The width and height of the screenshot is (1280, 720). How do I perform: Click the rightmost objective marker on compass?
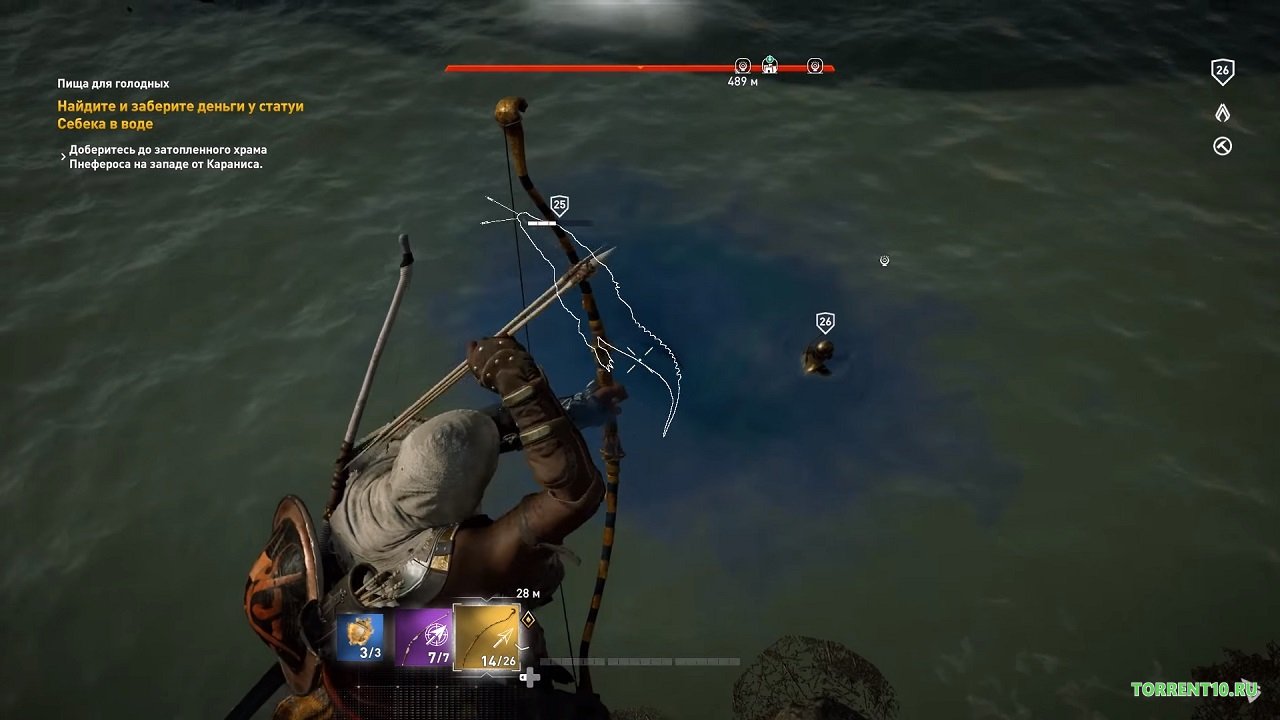click(815, 66)
